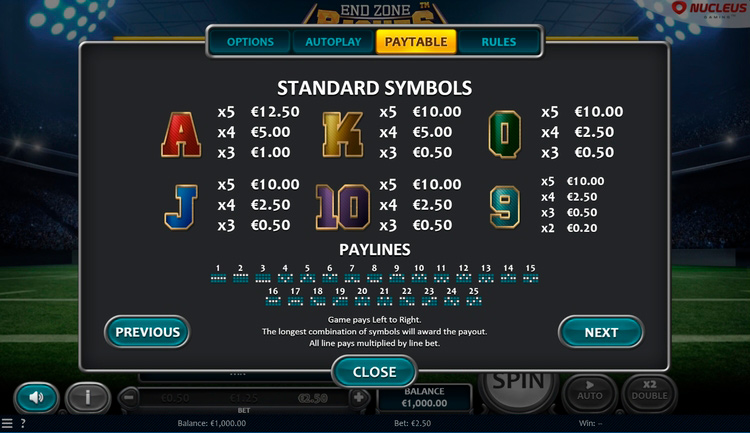This screenshot has height=433, width=750.
Task: Switch to the Options tab
Action: coord(250,42)
